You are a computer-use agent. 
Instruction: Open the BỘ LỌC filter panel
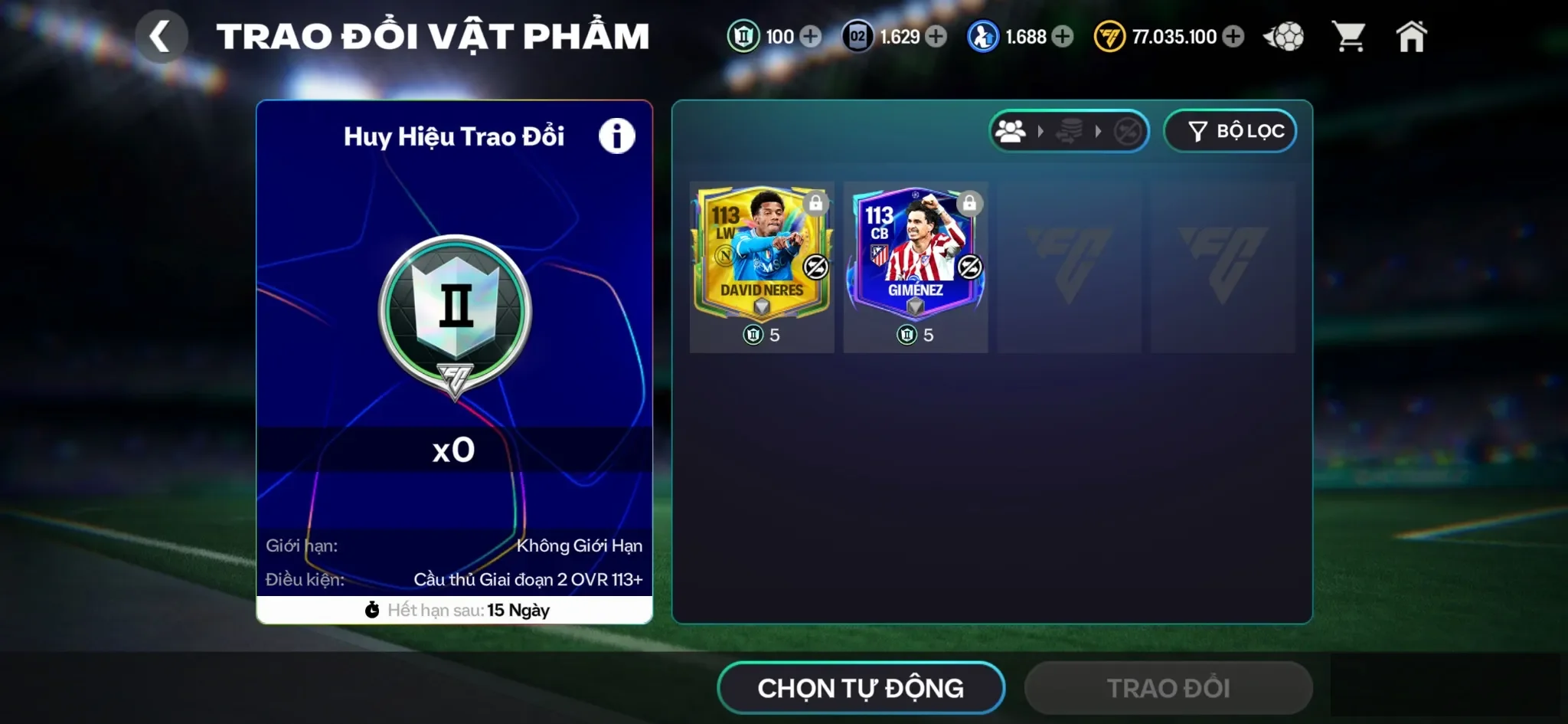click(1230, 131)
